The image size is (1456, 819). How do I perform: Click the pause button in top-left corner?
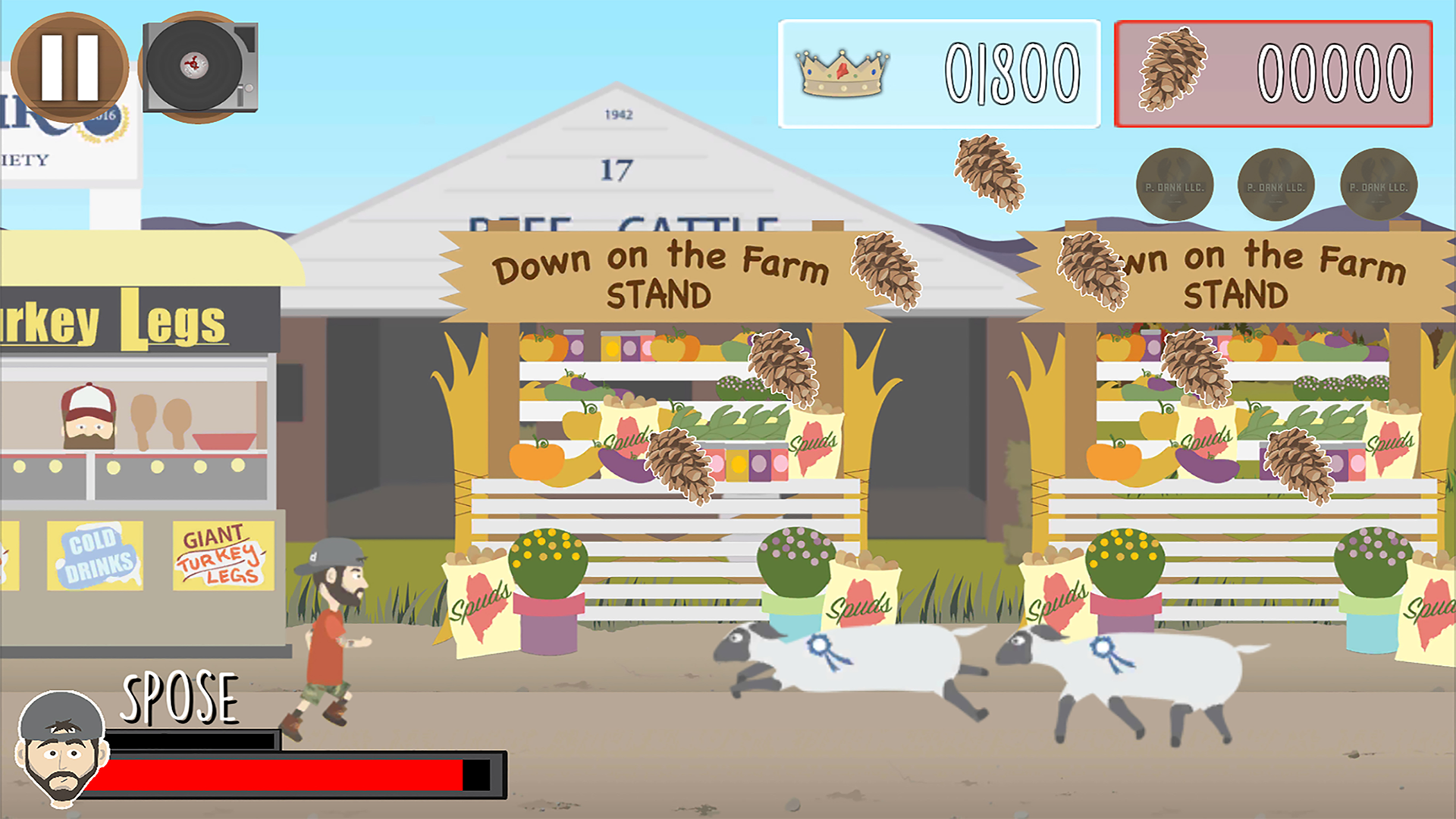coord(70,67)
